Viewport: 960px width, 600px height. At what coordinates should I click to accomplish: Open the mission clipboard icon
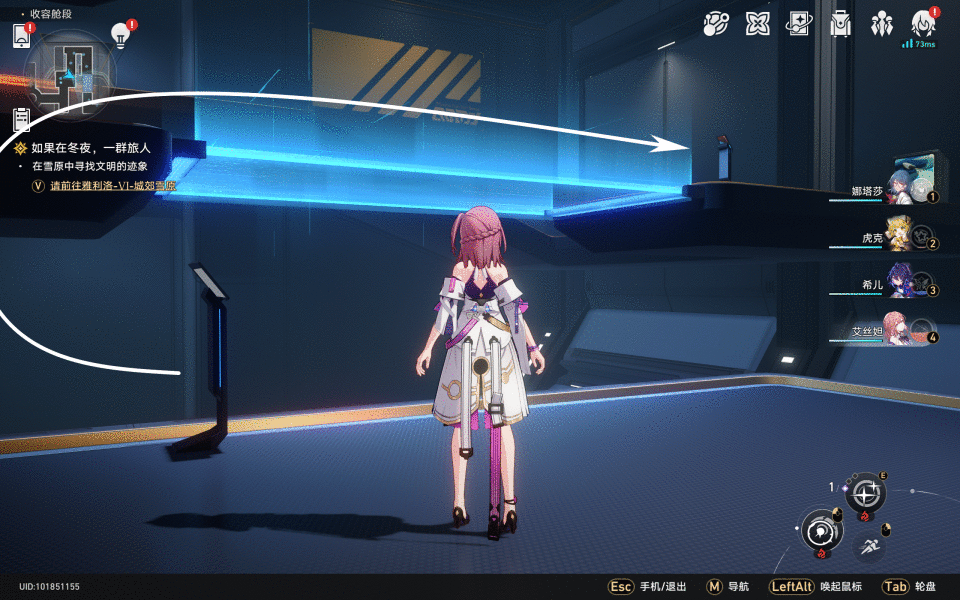(x=21, y=120)
